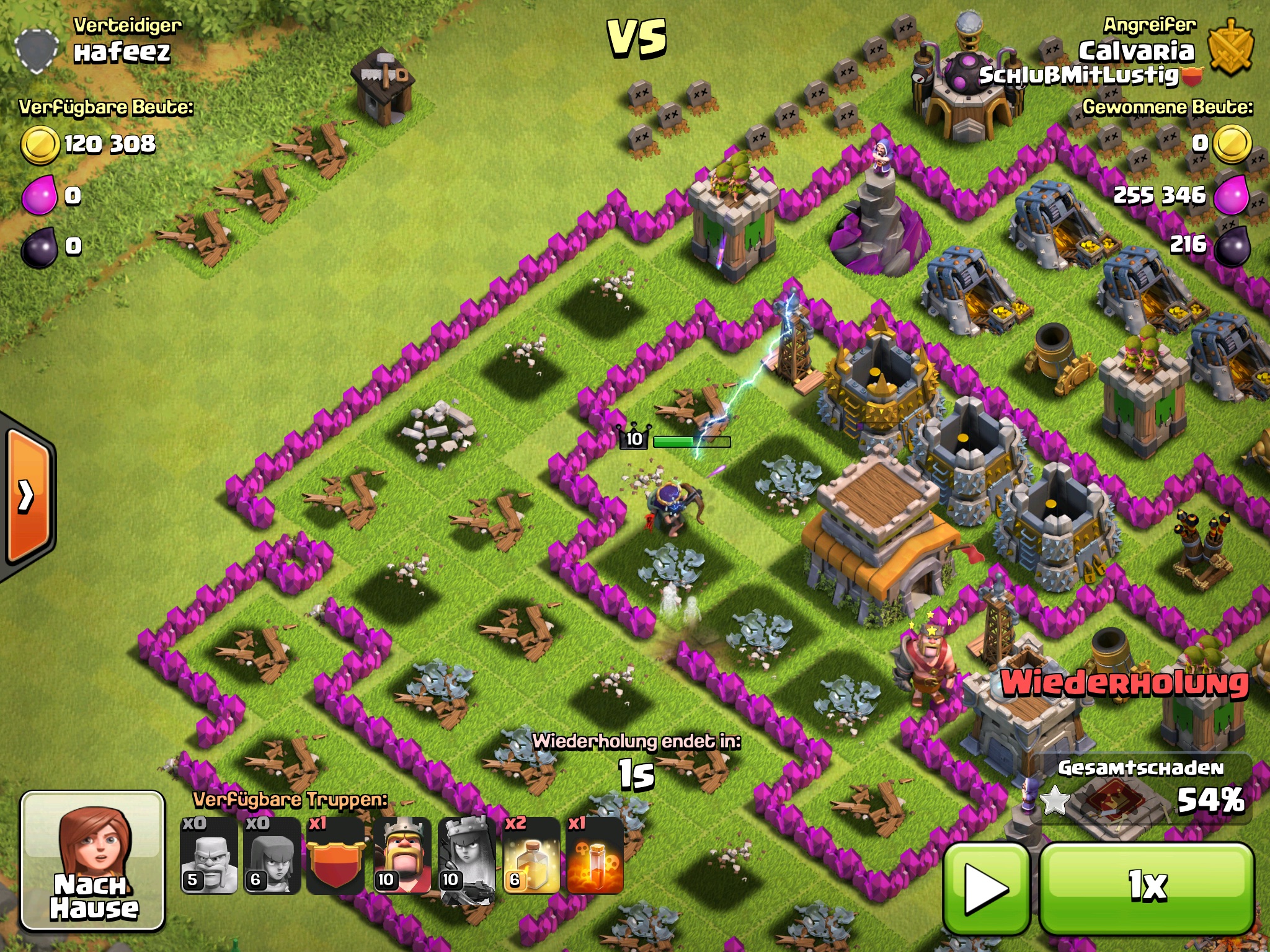The width and height of the screenshot is (1270, 952).
Task: Pick the yellow healing spell slot
Action: [x=531, y=856]
